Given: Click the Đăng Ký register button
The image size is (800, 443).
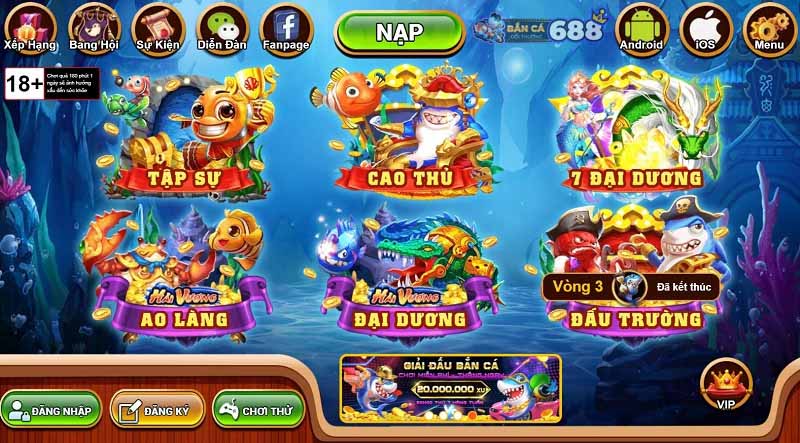Looking at the screenshot, I should point(157,410).
